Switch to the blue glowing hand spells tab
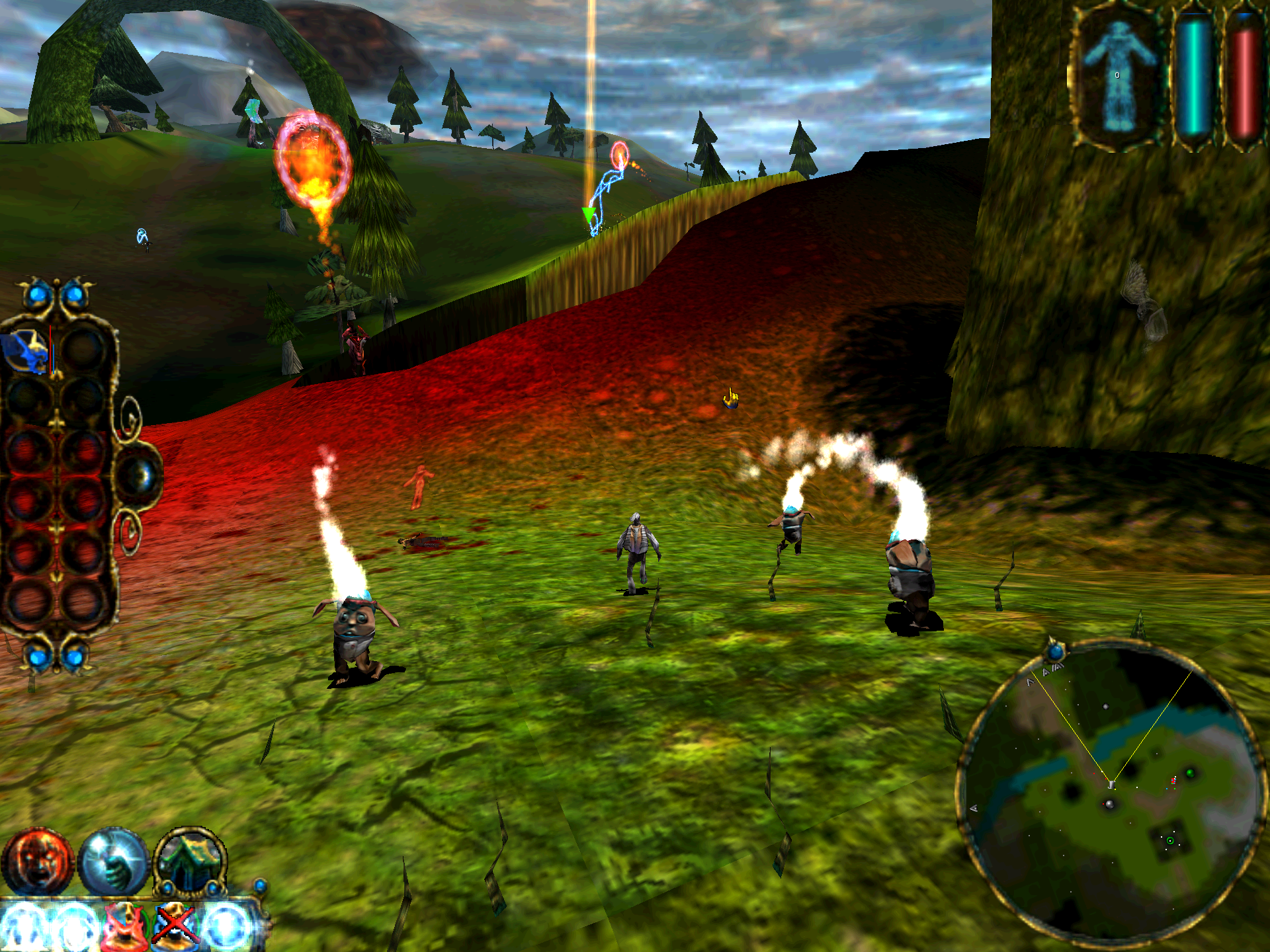The image size is (1270, 952). point(113,861)
